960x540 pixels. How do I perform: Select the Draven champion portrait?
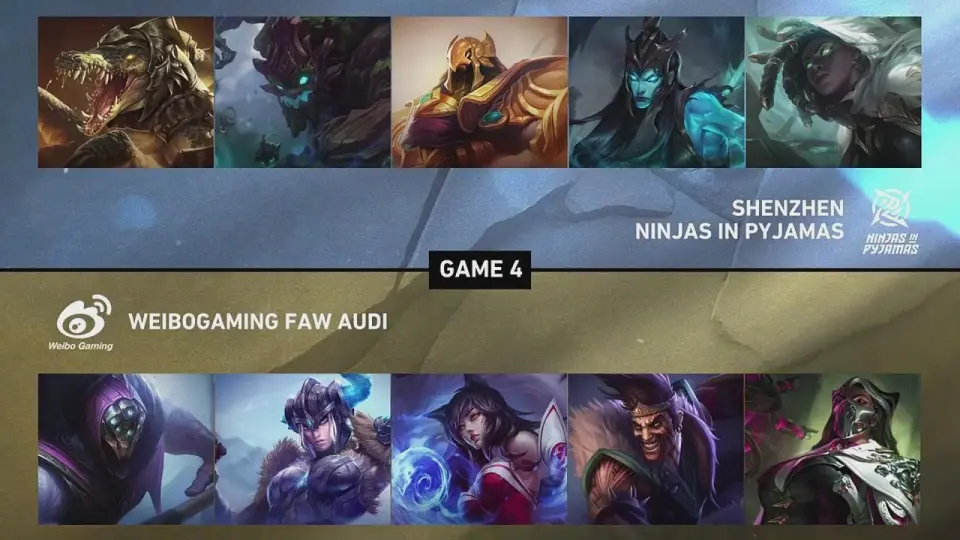click(656, 449)
